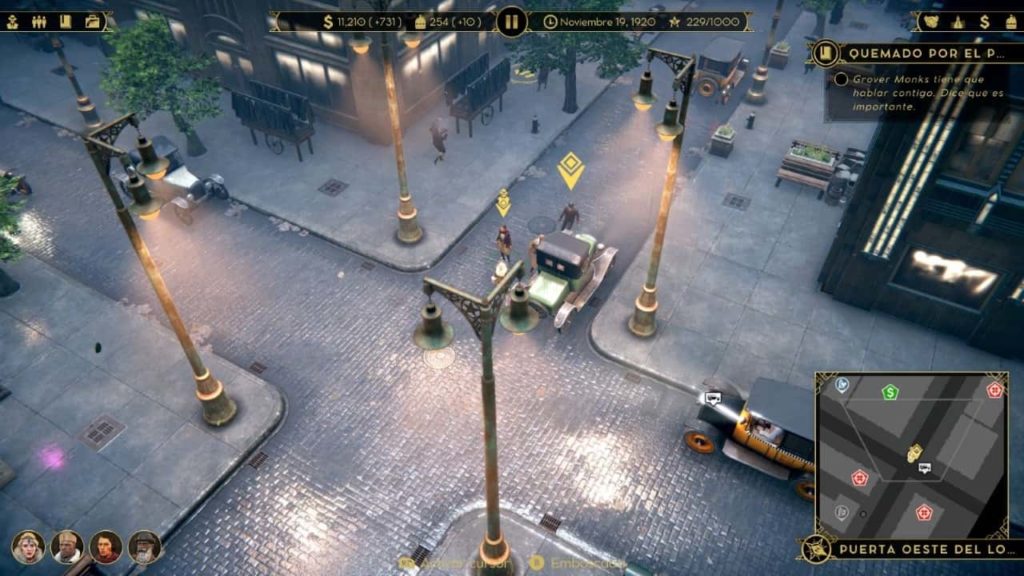Open the boss character icon menu

pos(13,21)
